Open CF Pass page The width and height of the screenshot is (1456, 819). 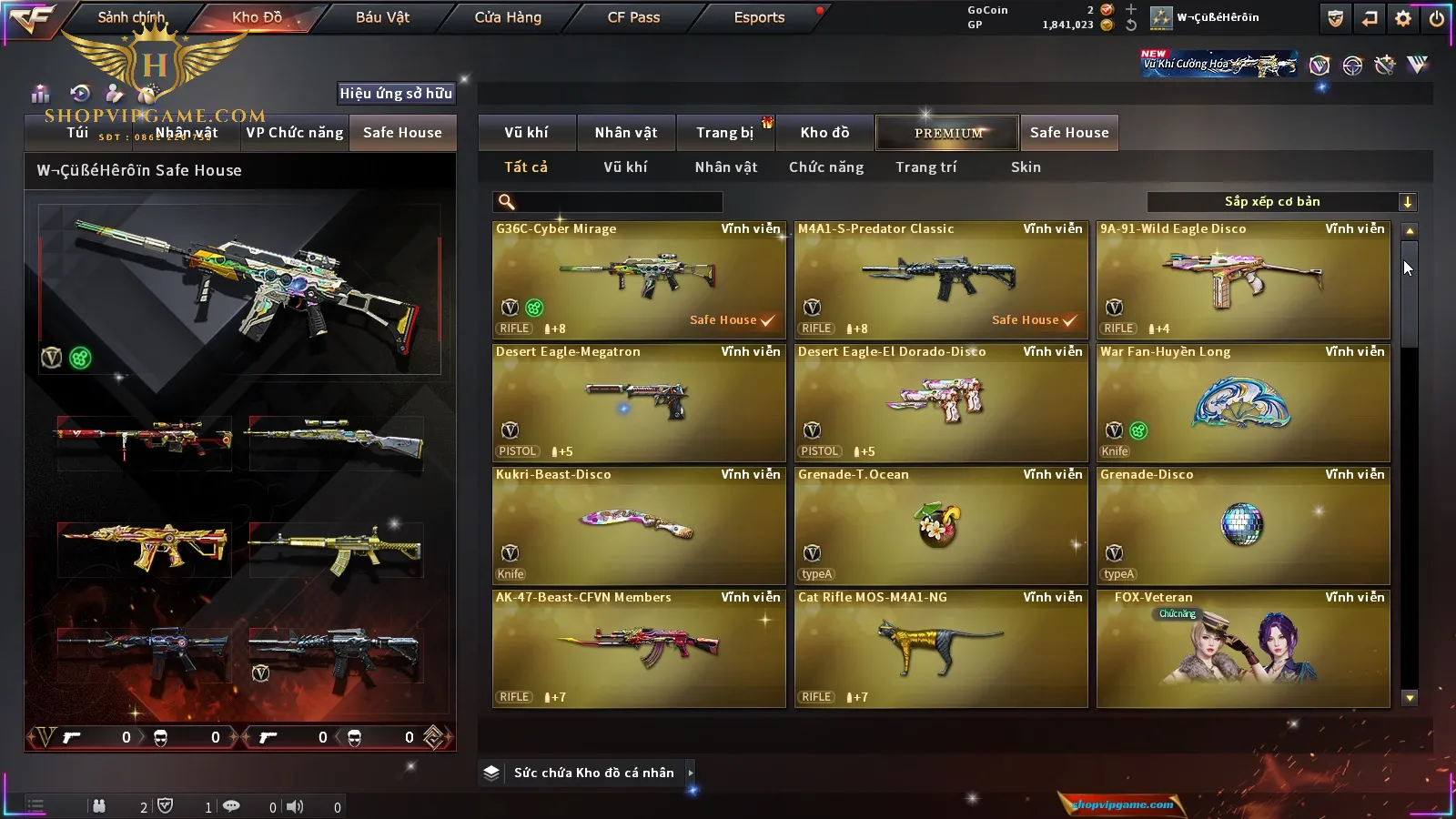point(633,17)
